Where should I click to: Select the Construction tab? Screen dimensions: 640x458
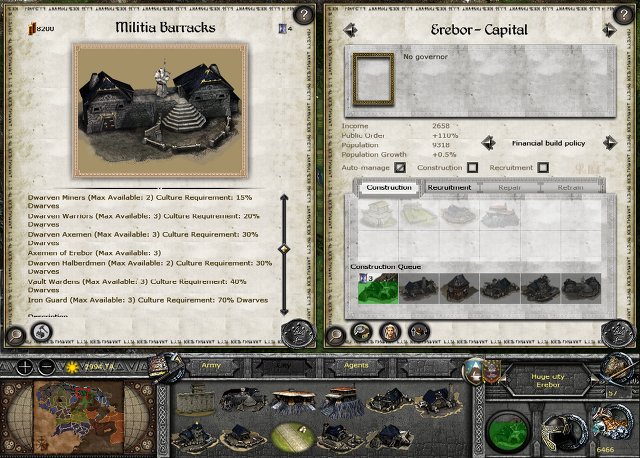coord(389,187)
